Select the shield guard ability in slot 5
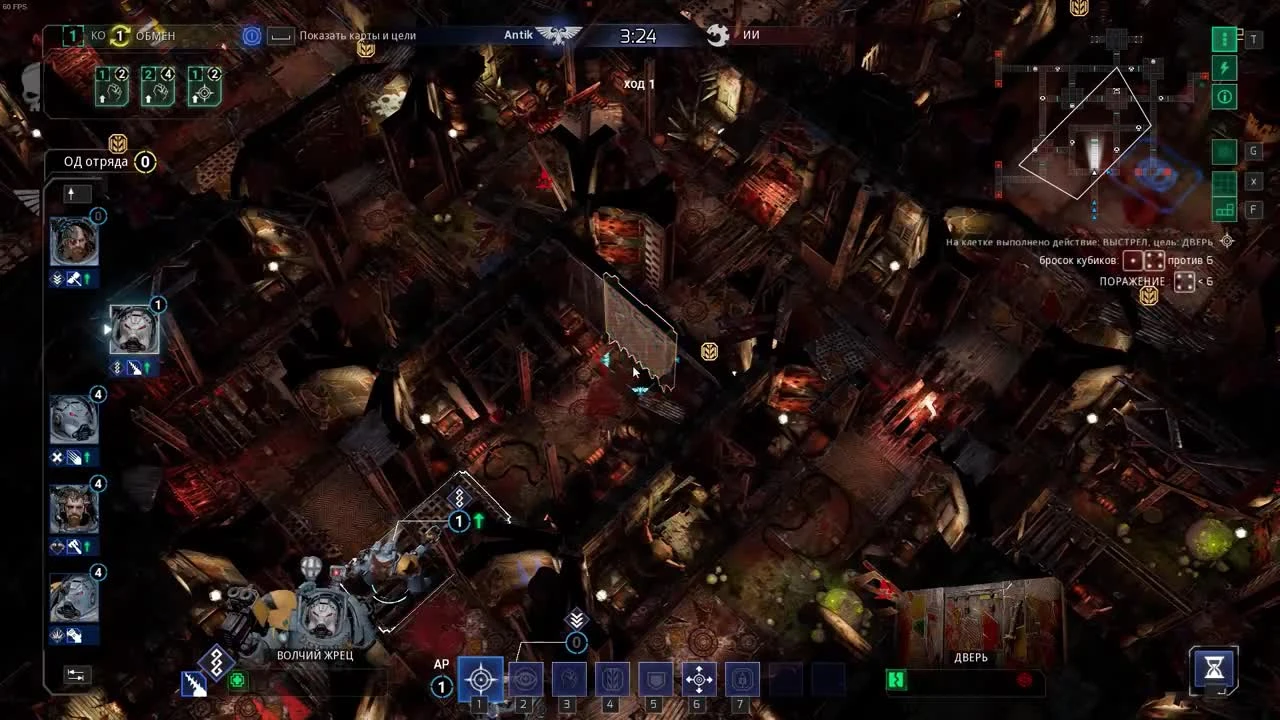The height and width of the screenshot is (720, 1280). (x=654, y=680)
